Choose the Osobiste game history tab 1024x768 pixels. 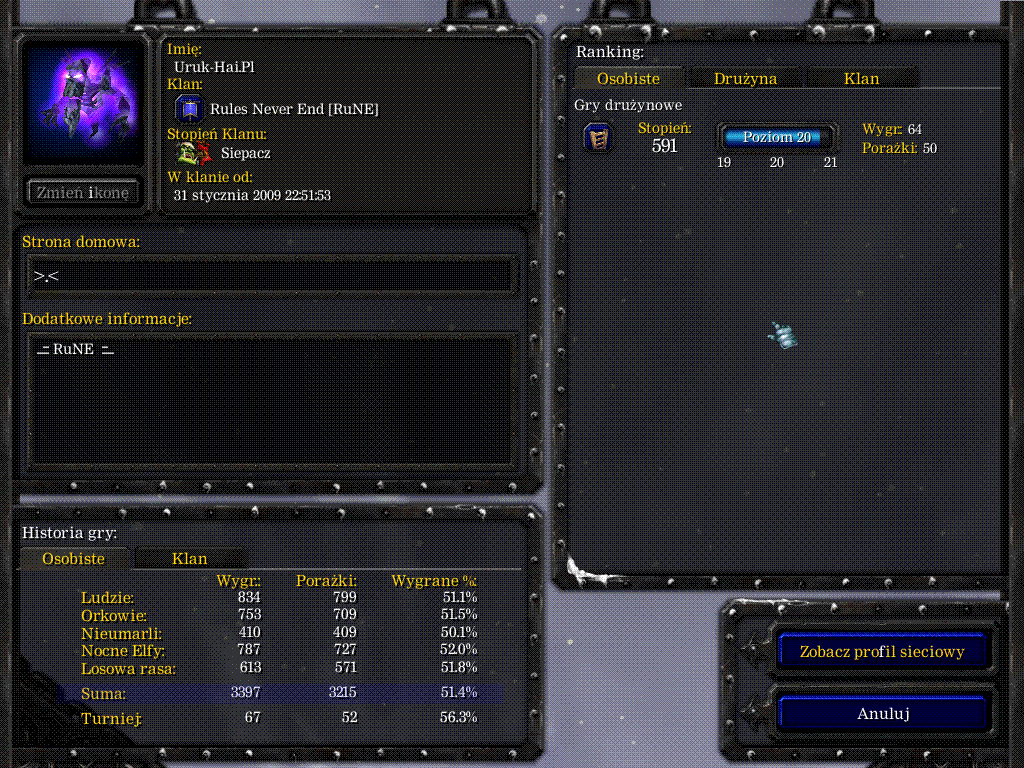tap(74, 558)
